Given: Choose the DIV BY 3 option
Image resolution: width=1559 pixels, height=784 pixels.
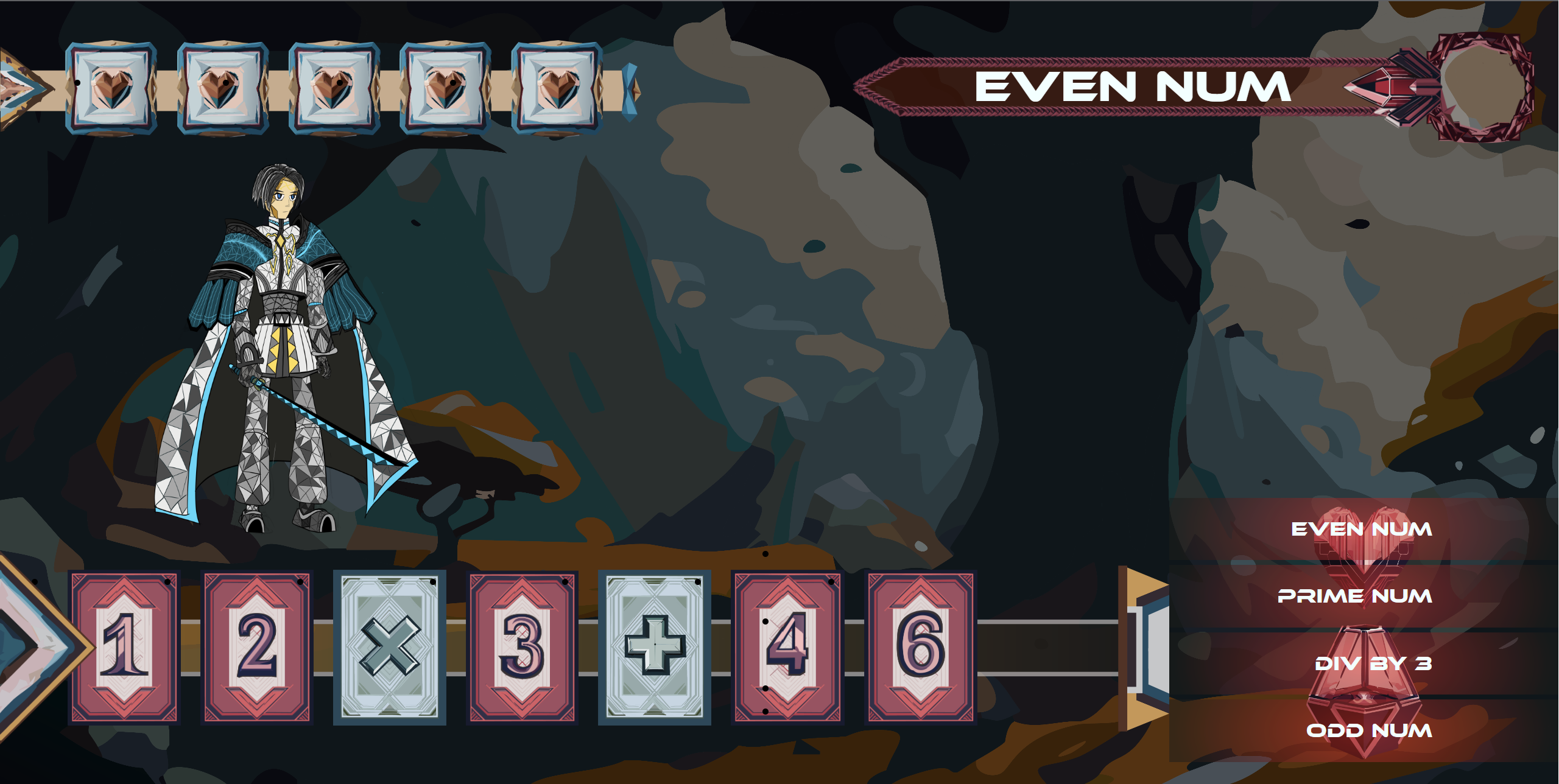Looking at the screenshot, I should tap(1373, 663).
